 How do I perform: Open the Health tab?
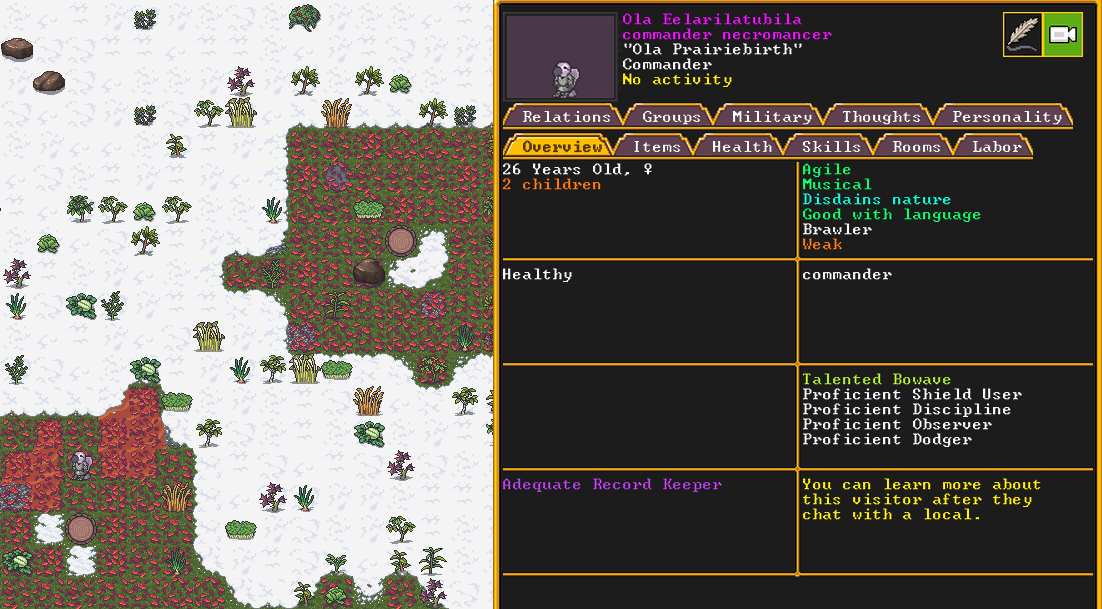click(x=741, y=147)
